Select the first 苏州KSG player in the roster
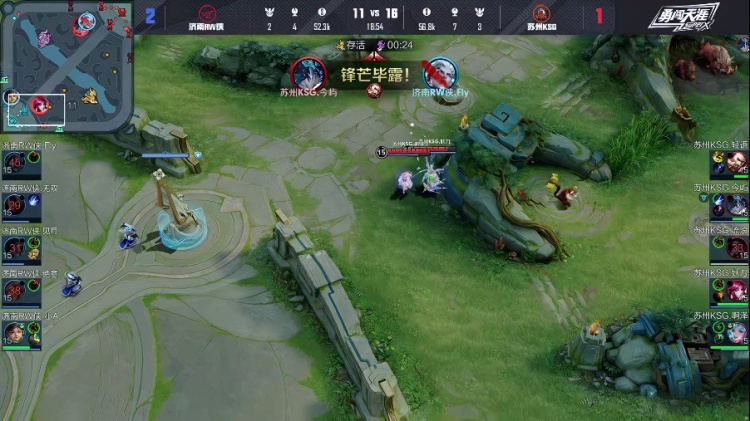The height and width of the screenshot is (421, 750). pos(727,163)
